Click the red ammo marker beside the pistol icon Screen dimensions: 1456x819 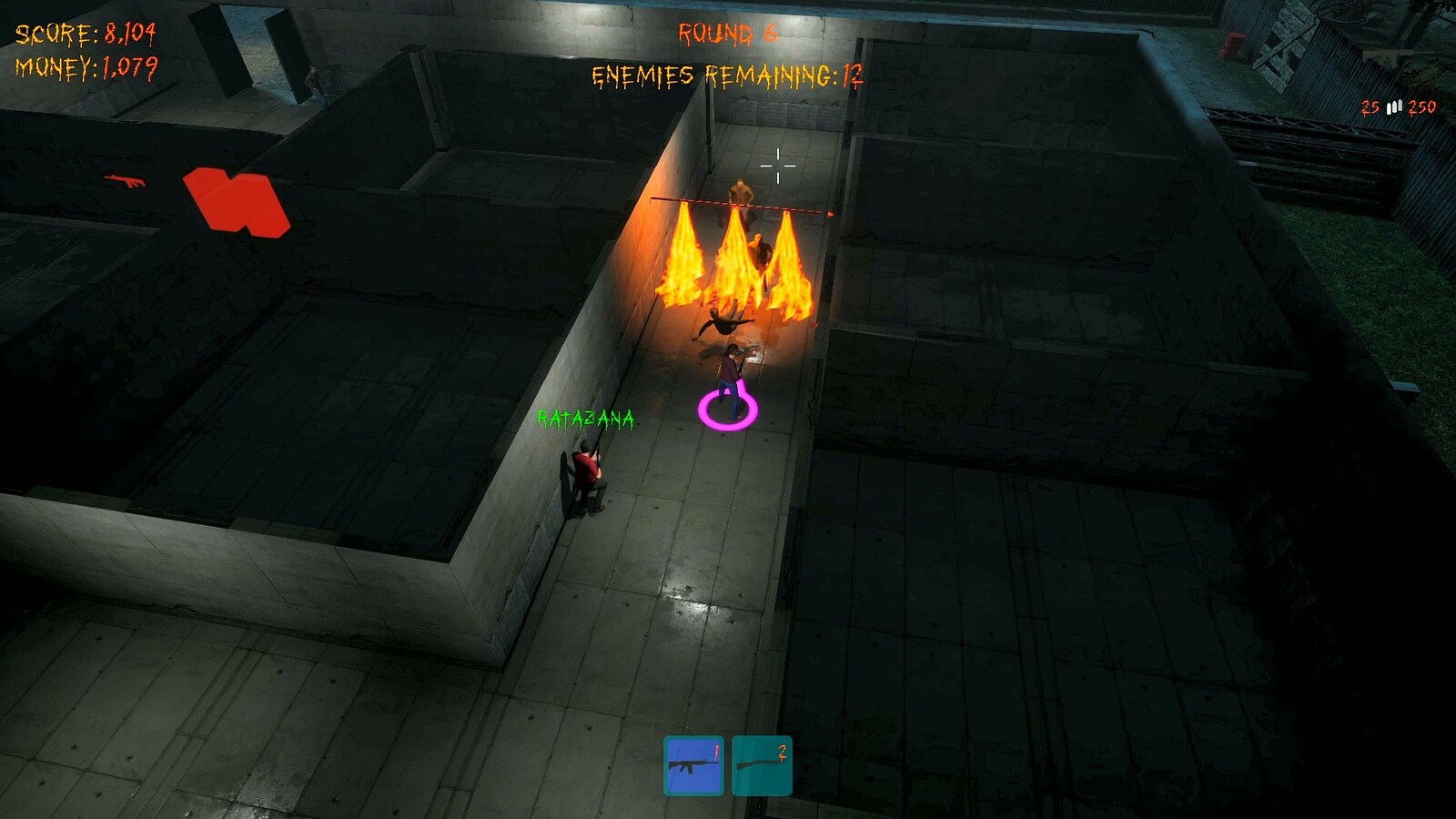pyautogui.click(x=232, y=200)
